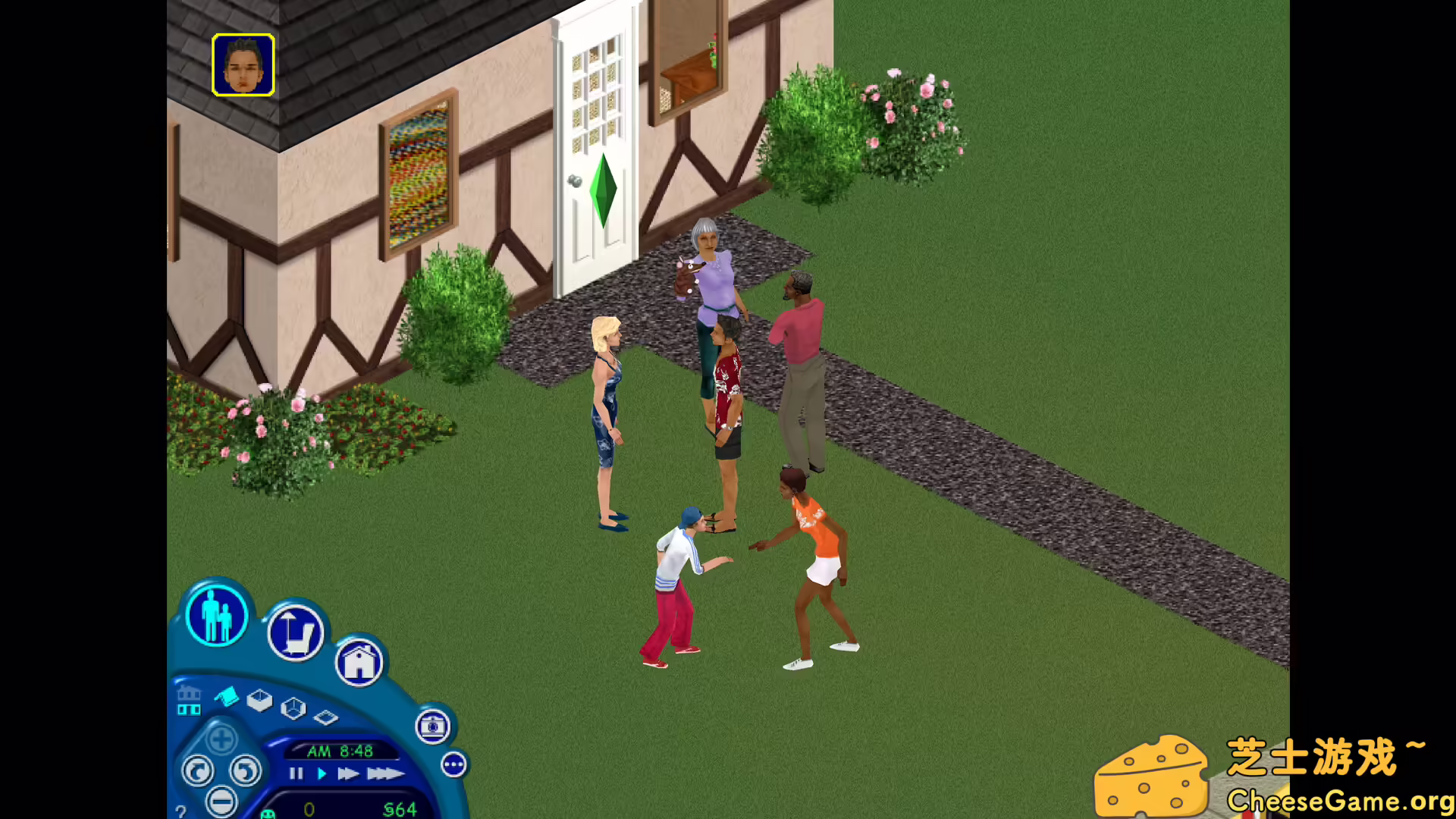Open options panel via ellipsis icon
Viewport: 1456px width, 819px height.
pyautogui.click(x=453, y=765)
